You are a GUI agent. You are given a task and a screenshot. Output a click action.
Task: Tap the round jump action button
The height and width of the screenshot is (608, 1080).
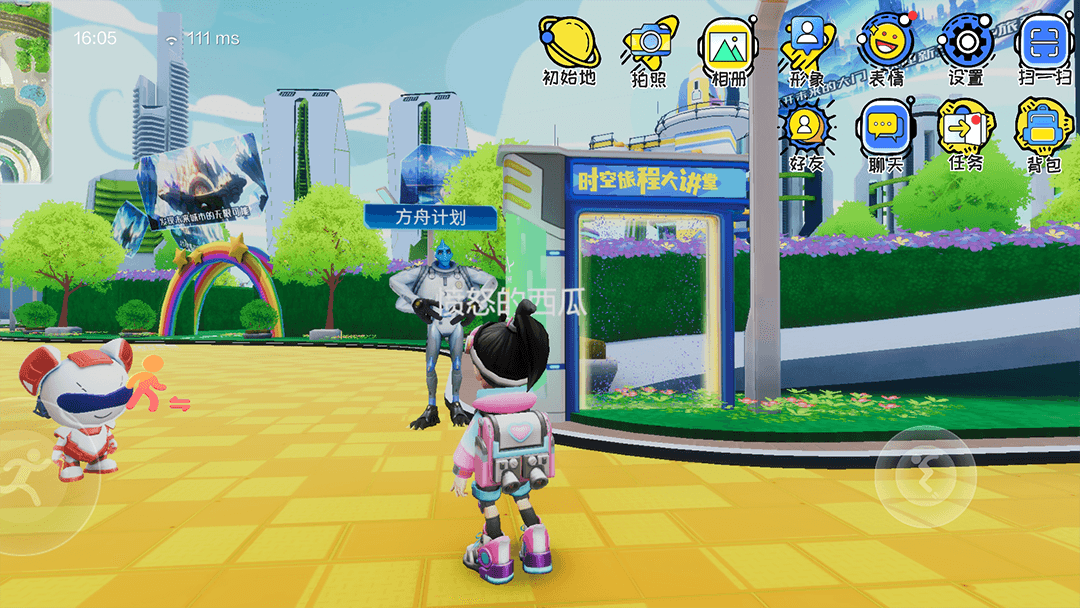pyautogui.click(x=924, y=476)
